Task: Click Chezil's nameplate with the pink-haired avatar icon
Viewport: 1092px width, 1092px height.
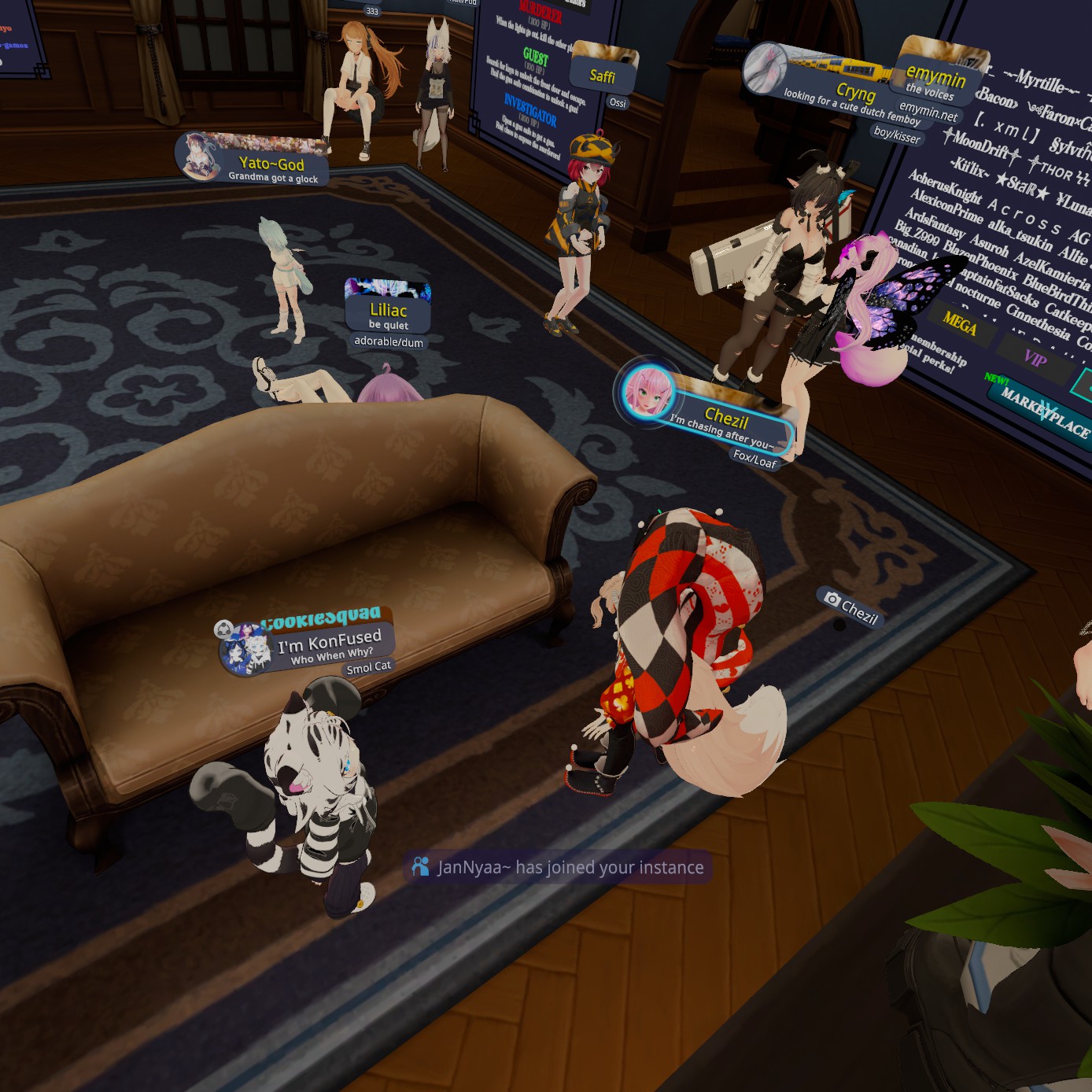Action: click(724, 417)
